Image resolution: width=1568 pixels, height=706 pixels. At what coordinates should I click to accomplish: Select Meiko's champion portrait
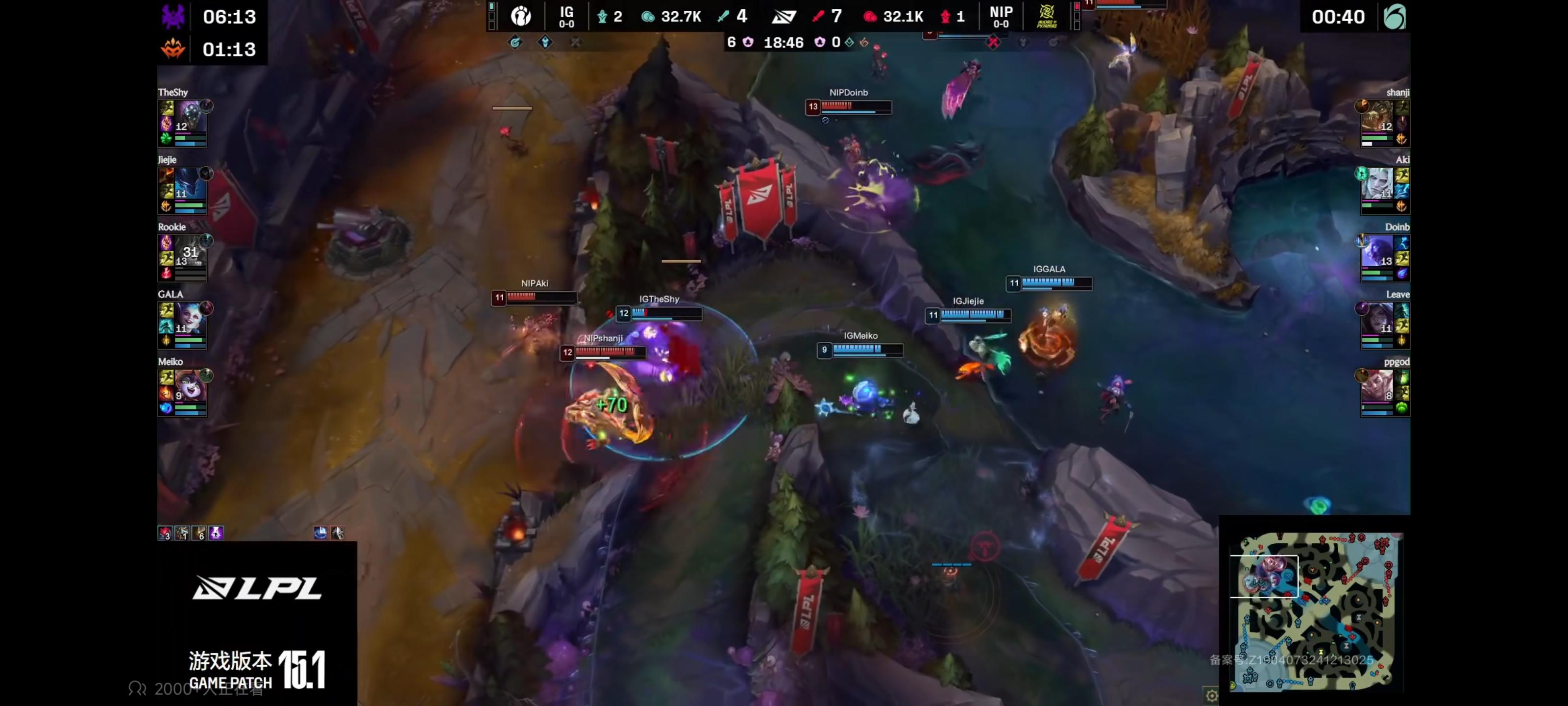(190, 385)
